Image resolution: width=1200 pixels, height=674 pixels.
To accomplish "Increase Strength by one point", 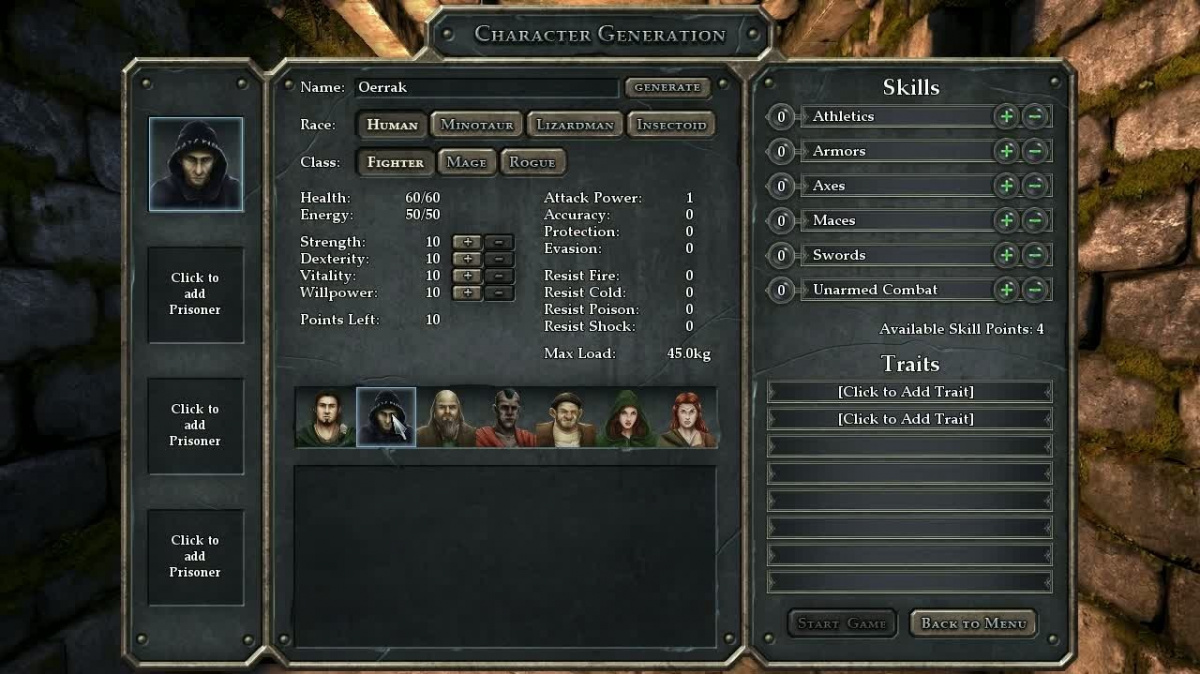I will [x=467, y=242].
